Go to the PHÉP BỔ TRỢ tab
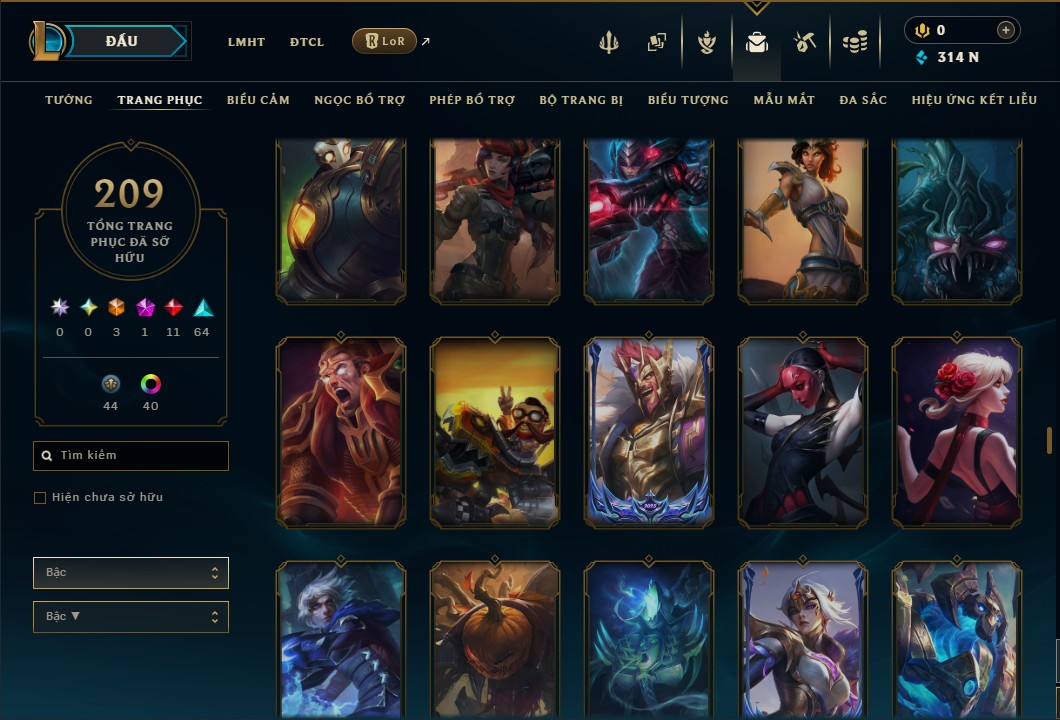This screenshot has width=1060, height=720. click(x=472, y=100)
